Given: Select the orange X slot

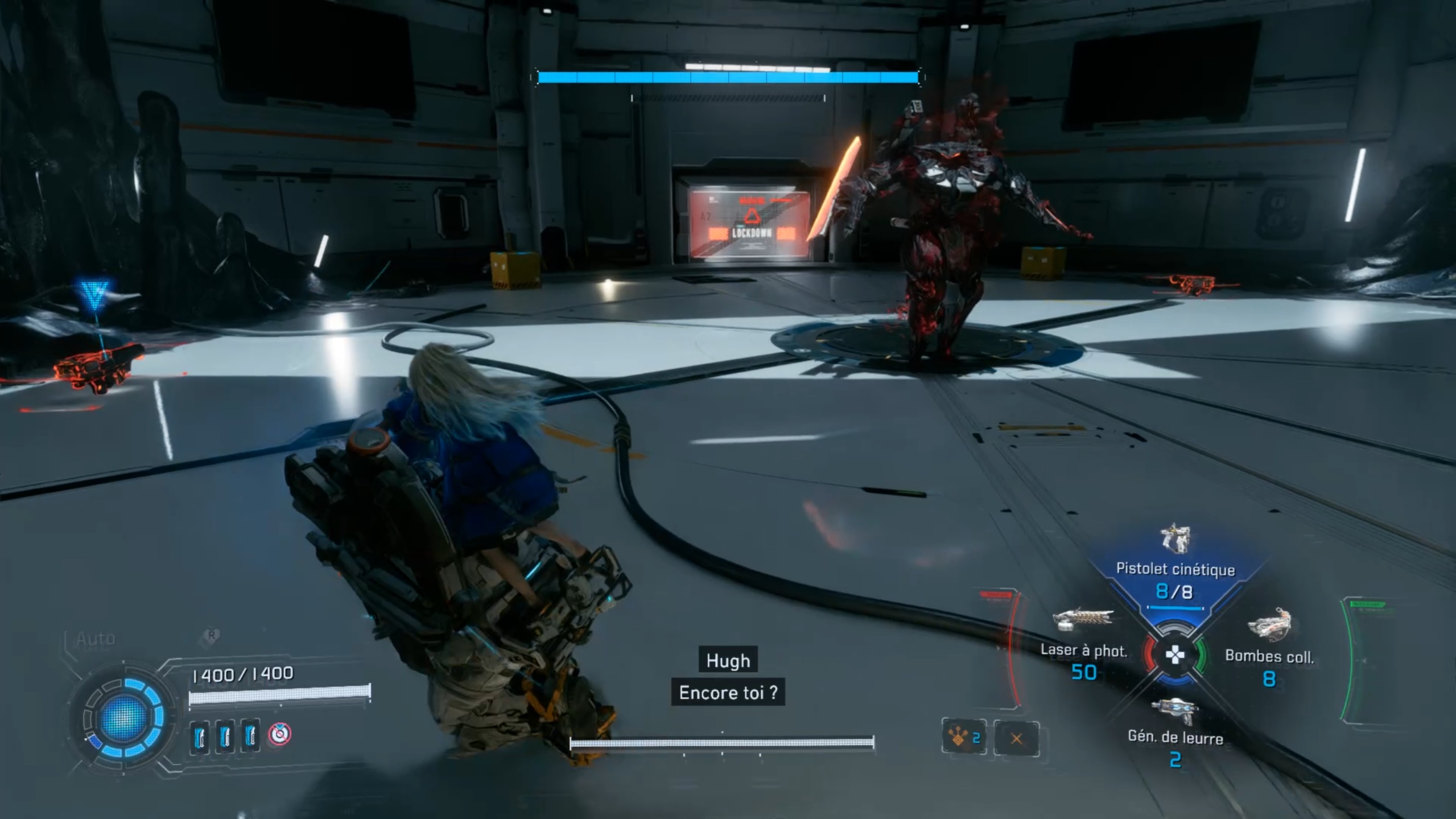Looking at the screenshot, I should pos(1016,739).
